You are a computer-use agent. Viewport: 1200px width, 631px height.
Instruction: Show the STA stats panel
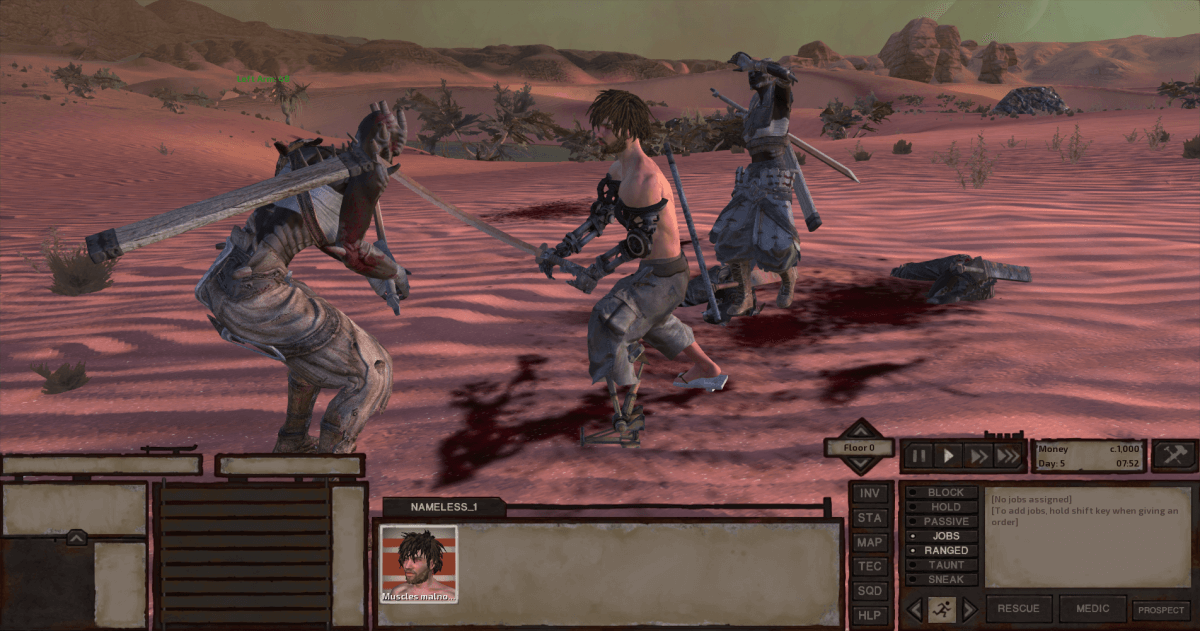click(870, 518)
